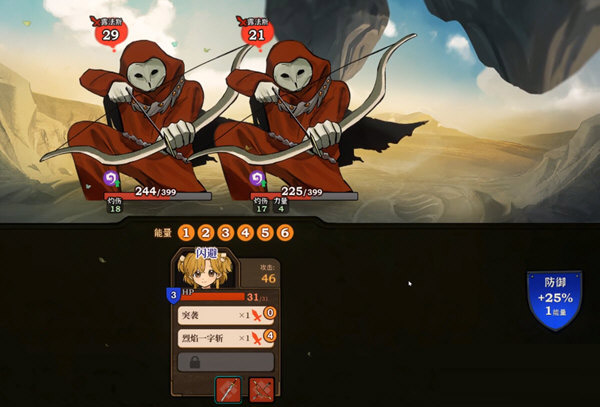
Task: Click the attack intent bubble showing 21
Action: [x=256, y=35]
